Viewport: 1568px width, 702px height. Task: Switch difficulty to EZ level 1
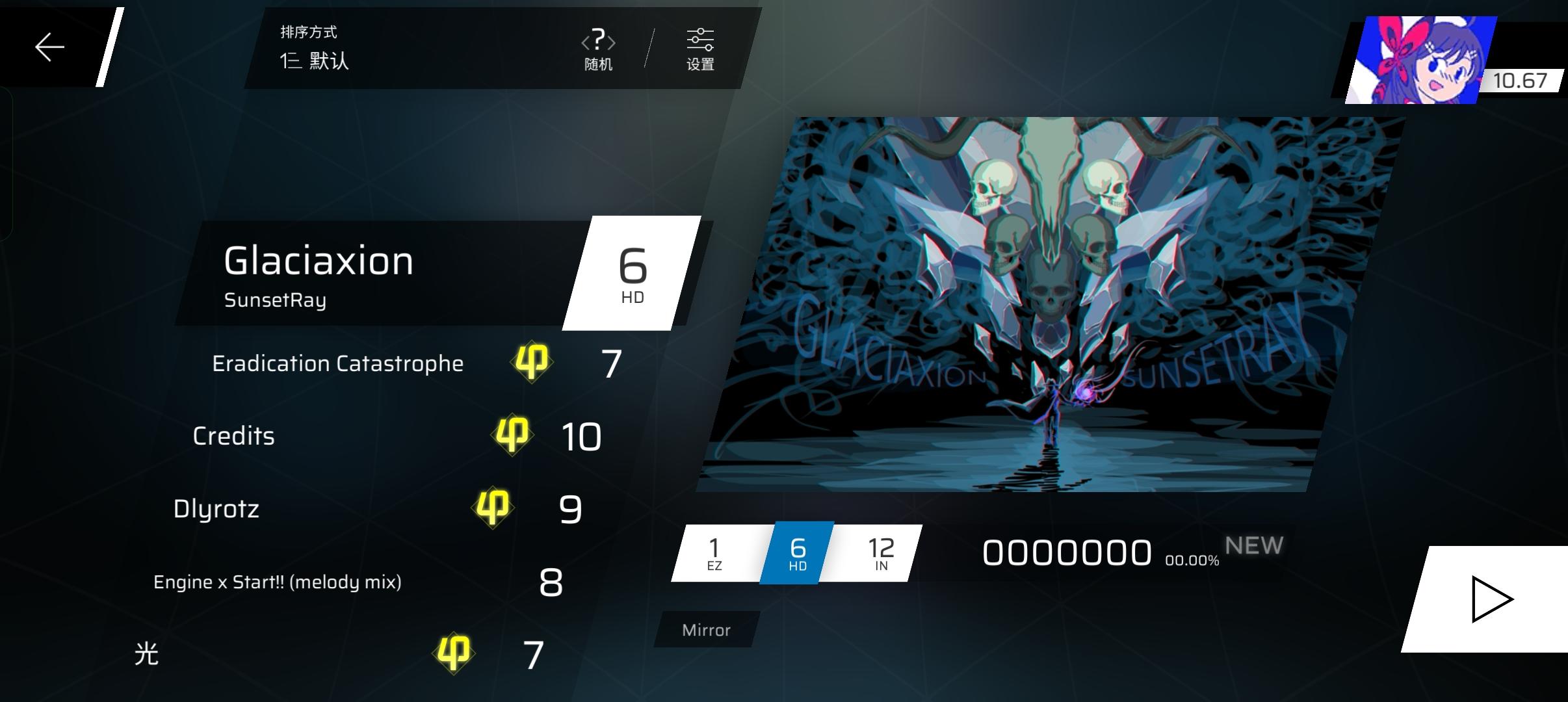(714, 554)
